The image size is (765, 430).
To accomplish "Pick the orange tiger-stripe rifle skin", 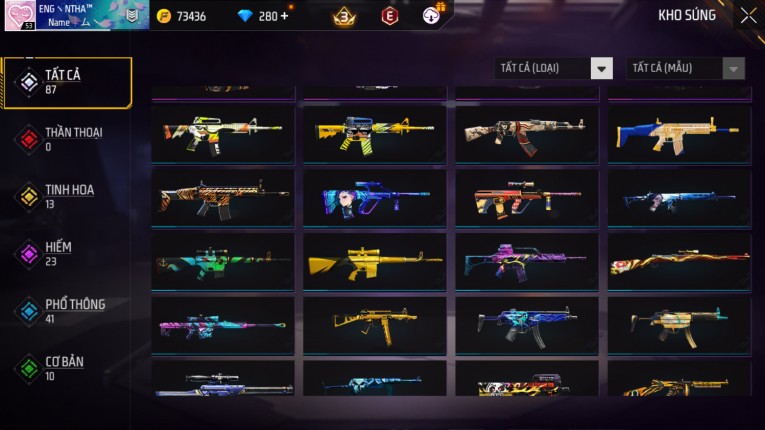I will click(223, 198).
